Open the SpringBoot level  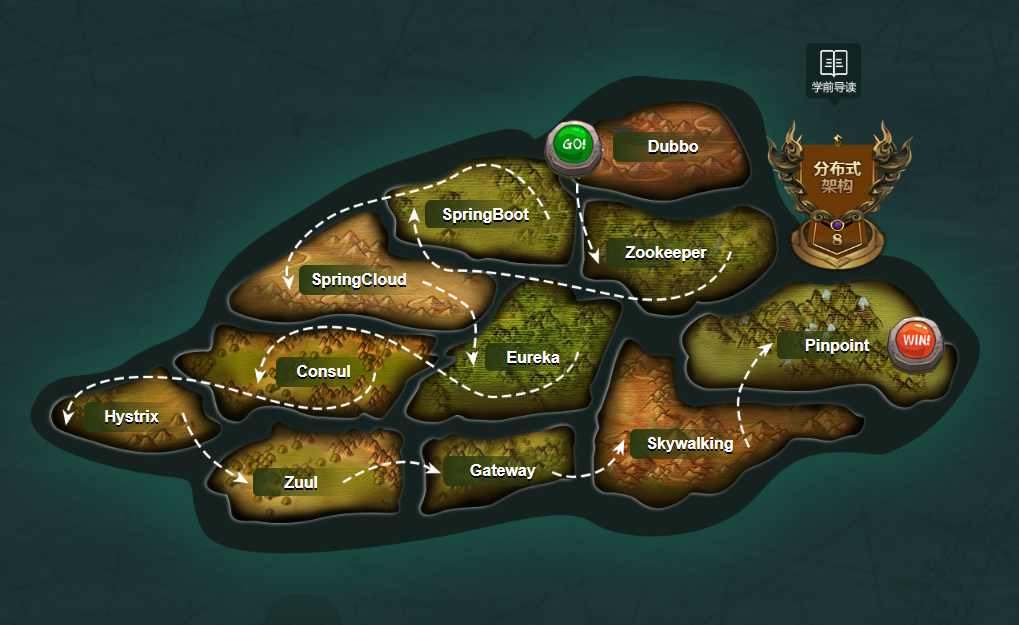485,214
